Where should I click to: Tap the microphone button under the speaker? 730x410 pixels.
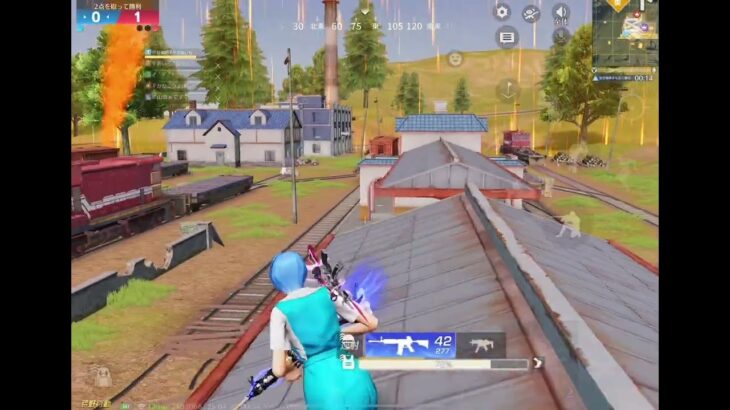click(561, 36)
